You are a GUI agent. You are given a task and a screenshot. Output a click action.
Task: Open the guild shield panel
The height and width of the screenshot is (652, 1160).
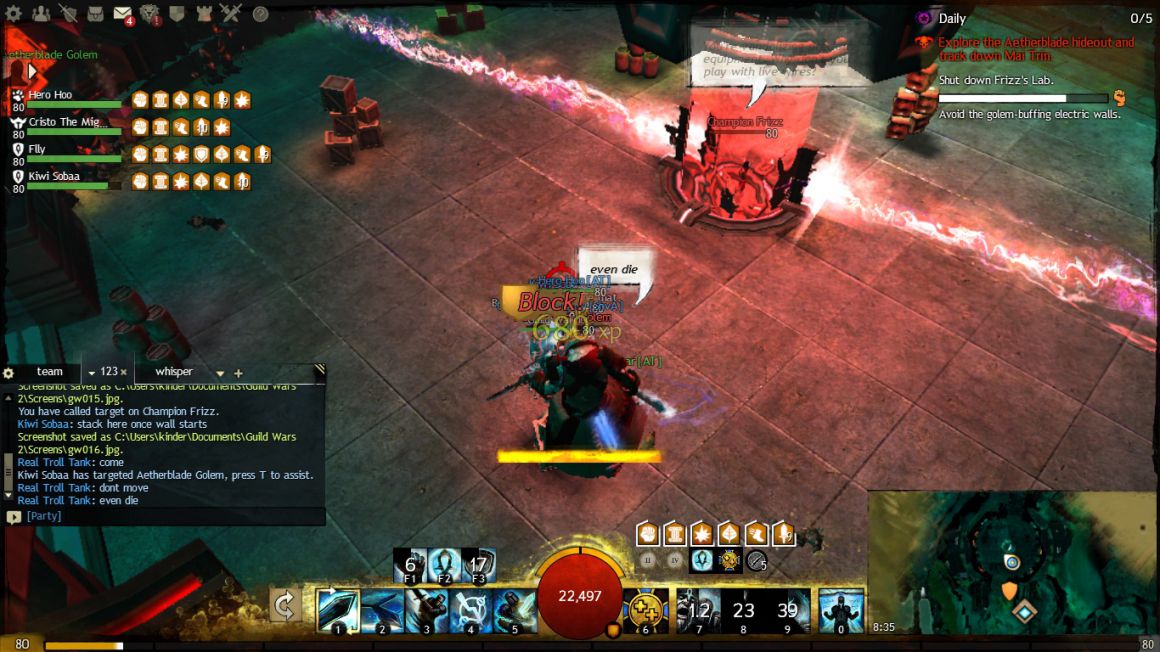tap(176, 14)
